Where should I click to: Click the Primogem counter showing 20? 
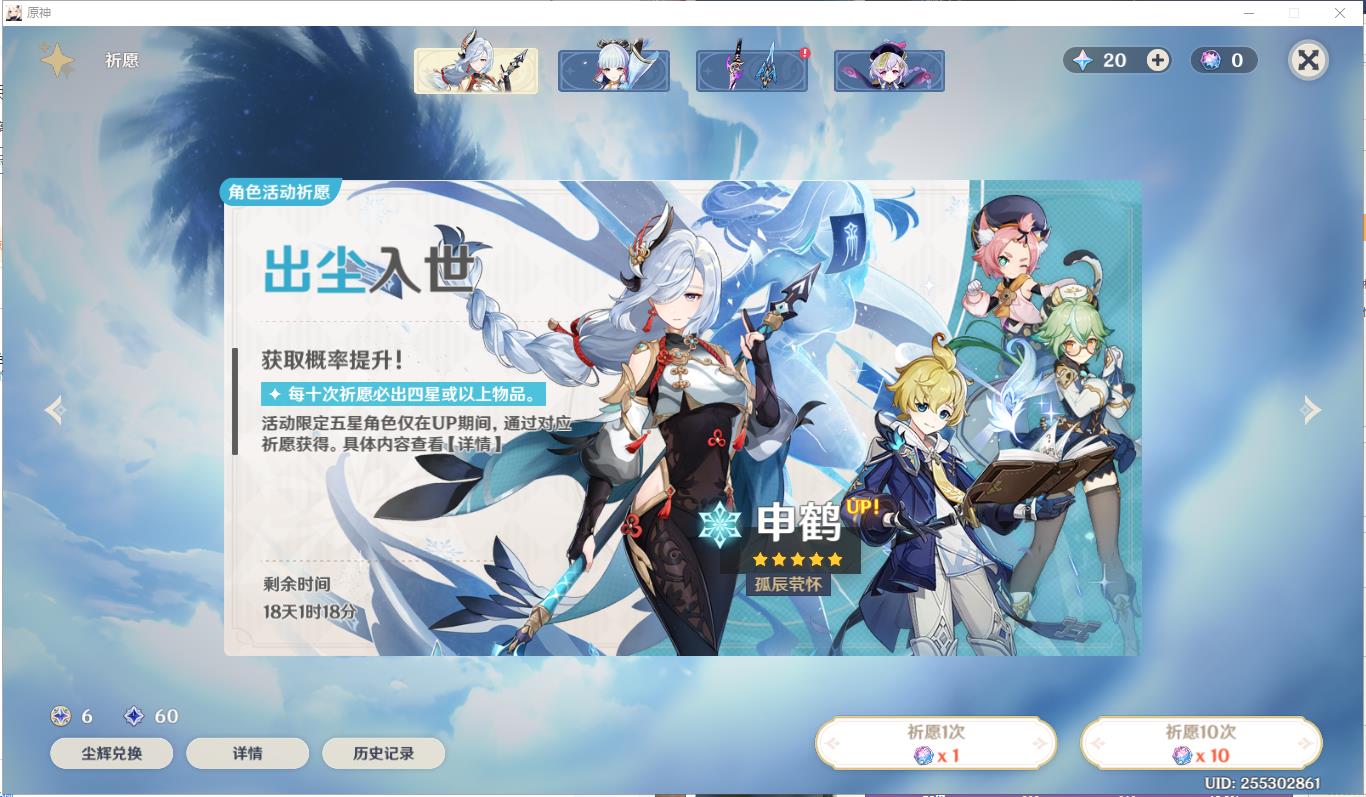[1110, 60]
